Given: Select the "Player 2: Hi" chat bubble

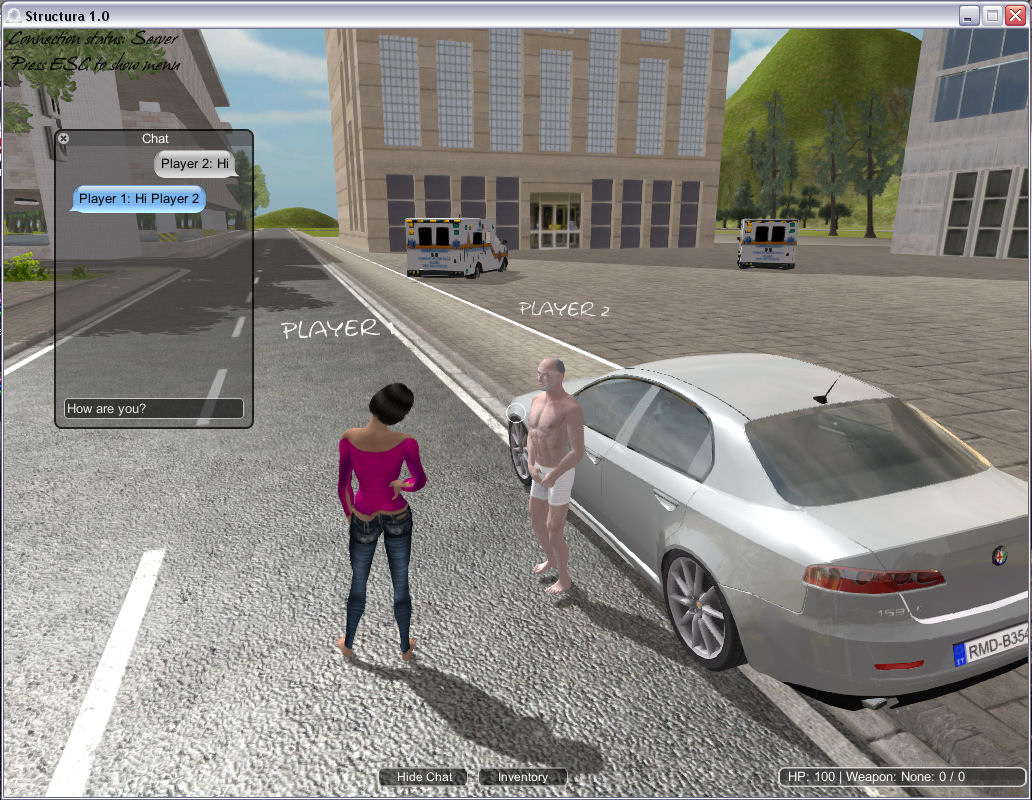Looking at the screenshot, I should pyautogui.click(x=195, y=163).
